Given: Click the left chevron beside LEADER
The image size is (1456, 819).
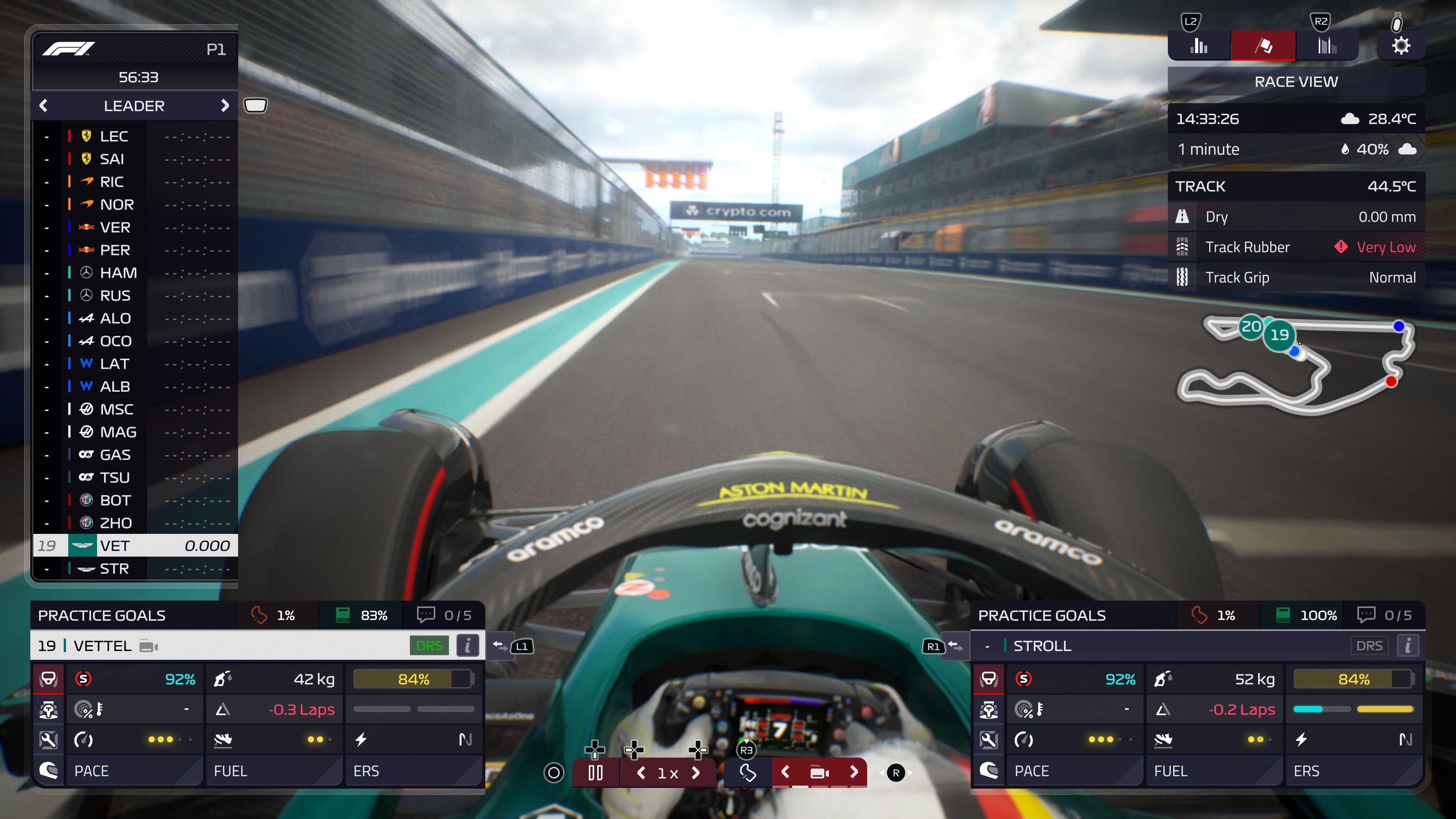Looking at the screenshot, I should (x=44, y=106).
